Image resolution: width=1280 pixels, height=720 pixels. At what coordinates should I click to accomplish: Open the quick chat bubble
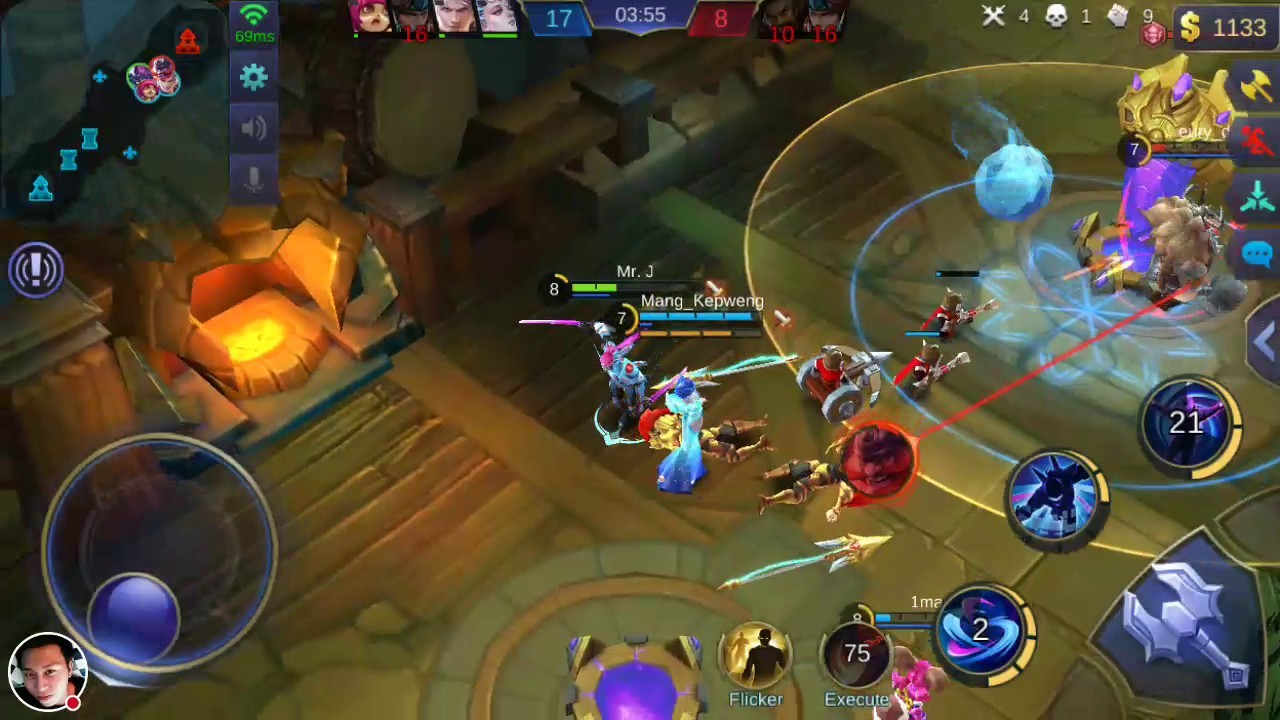click(1258, 255)
